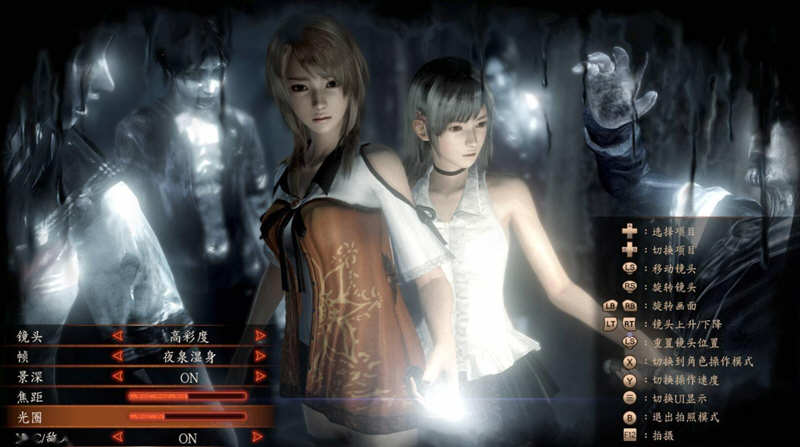Select the 镜头 lens setting row
Viewport: 800px width, 447px height.
[x=30, y=336]
